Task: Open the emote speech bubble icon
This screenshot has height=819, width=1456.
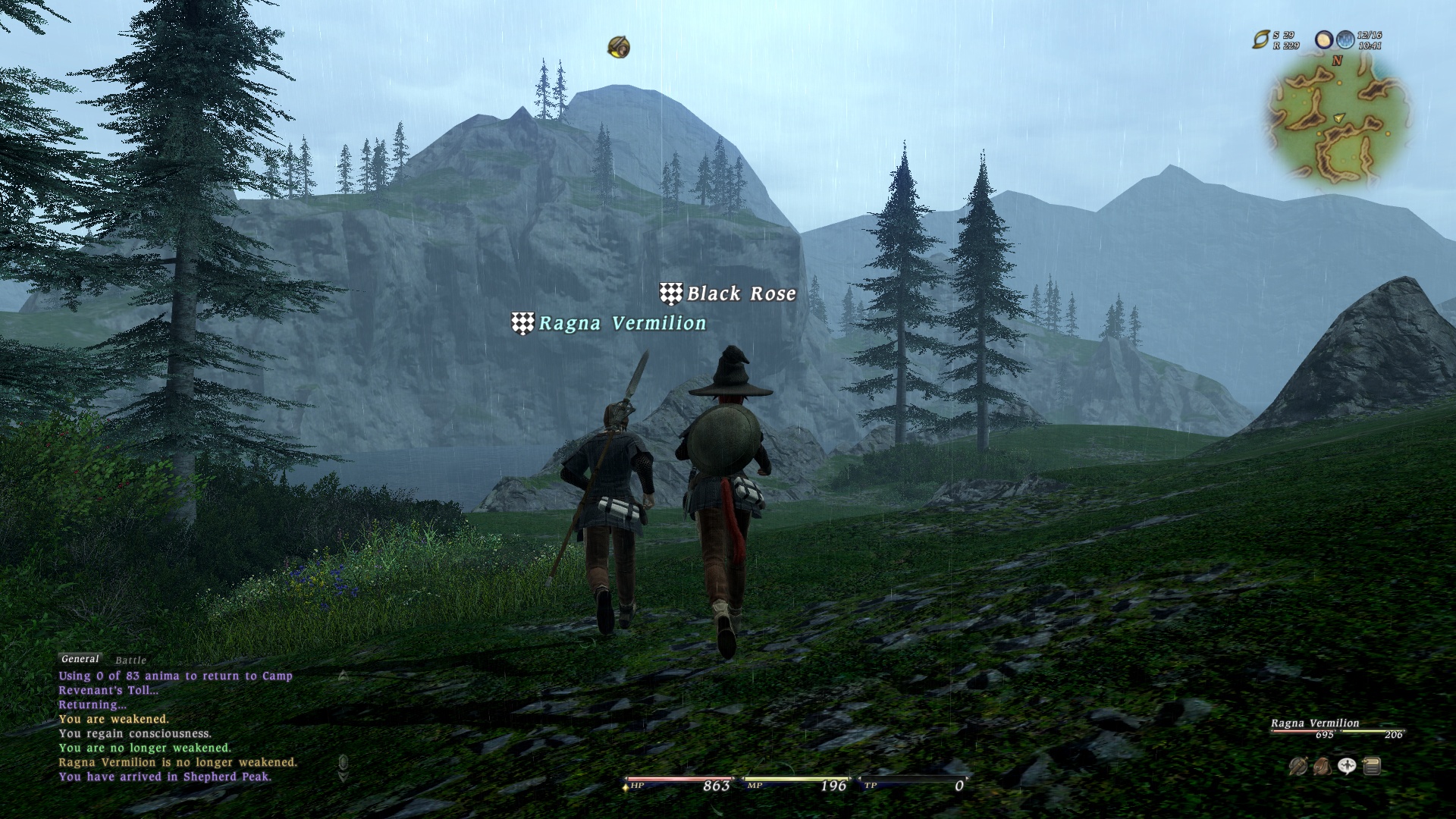Action: [x=1347, y=767]
